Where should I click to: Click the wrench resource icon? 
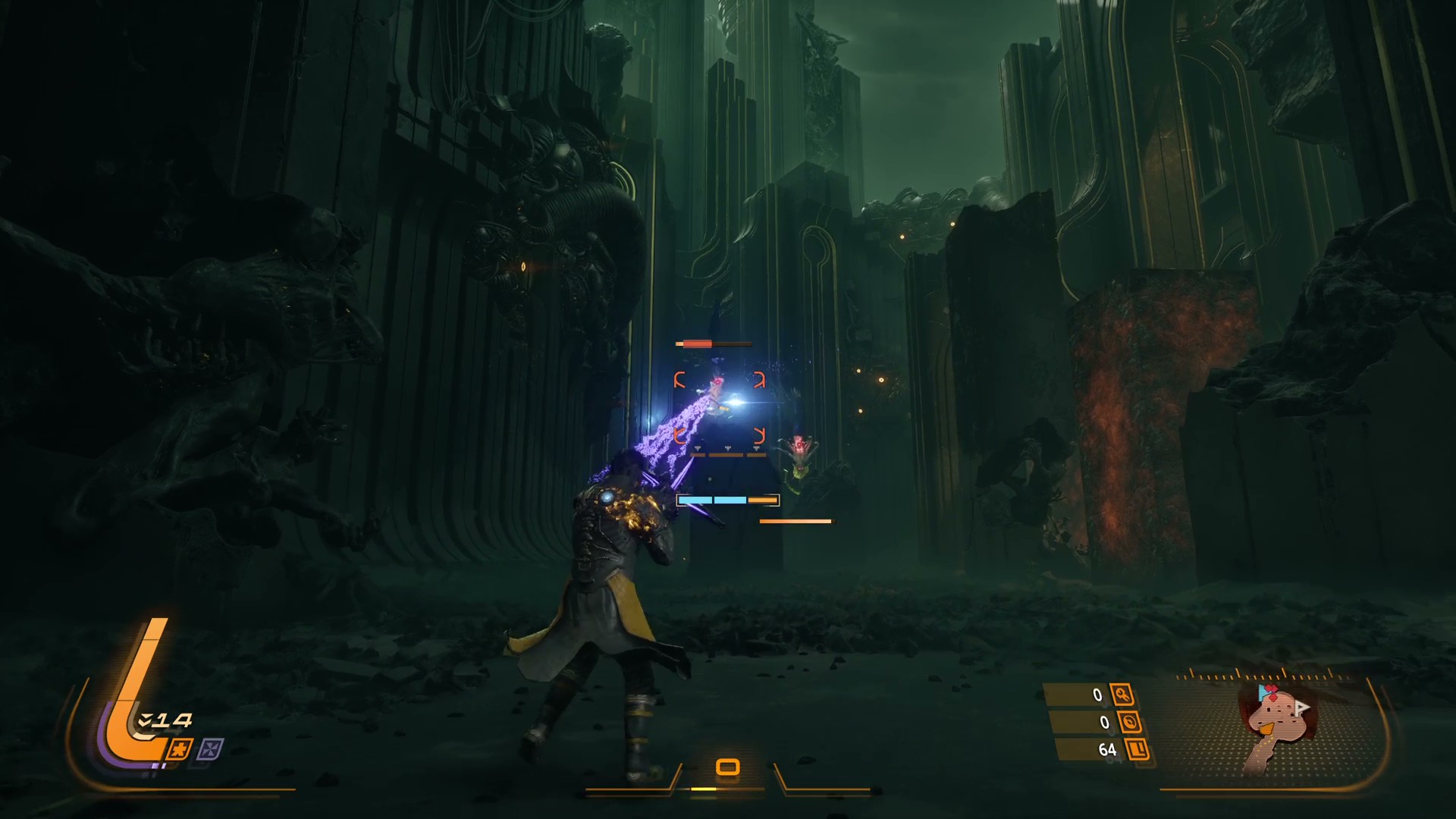[x=1122, y=695]
